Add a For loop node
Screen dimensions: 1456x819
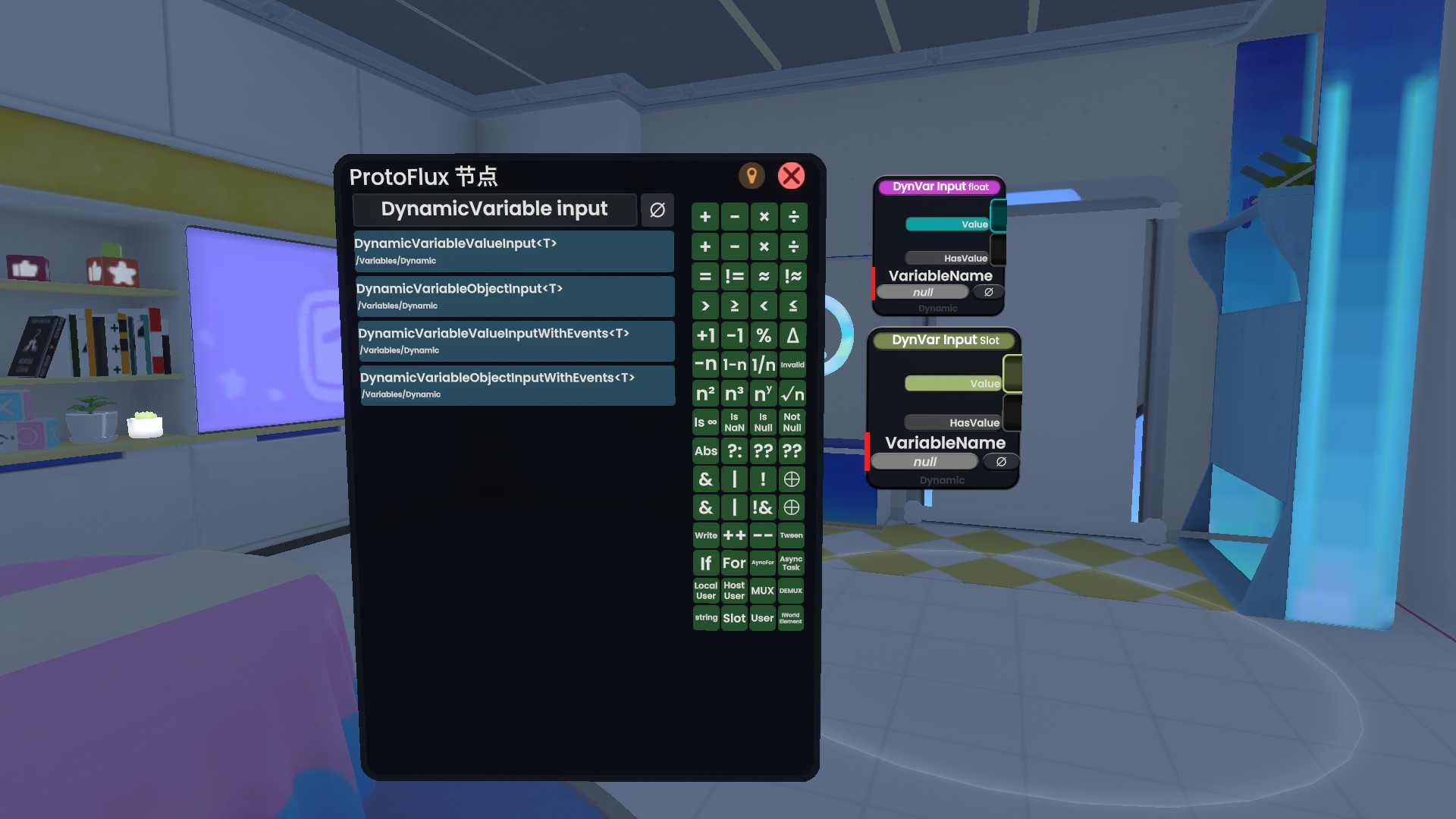(x=734, y=563)
